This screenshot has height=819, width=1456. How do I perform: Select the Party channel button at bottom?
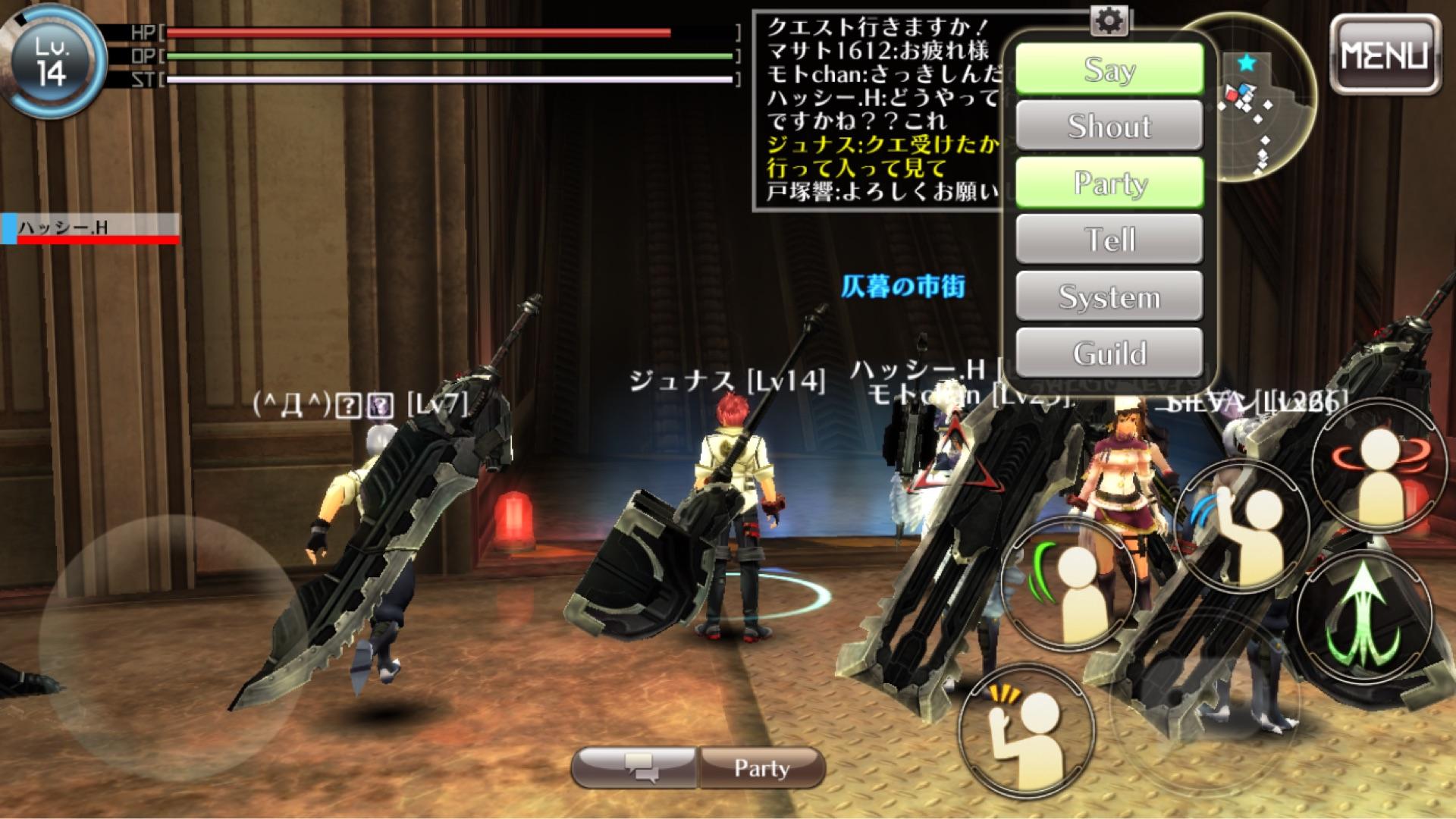coord(761,767)
